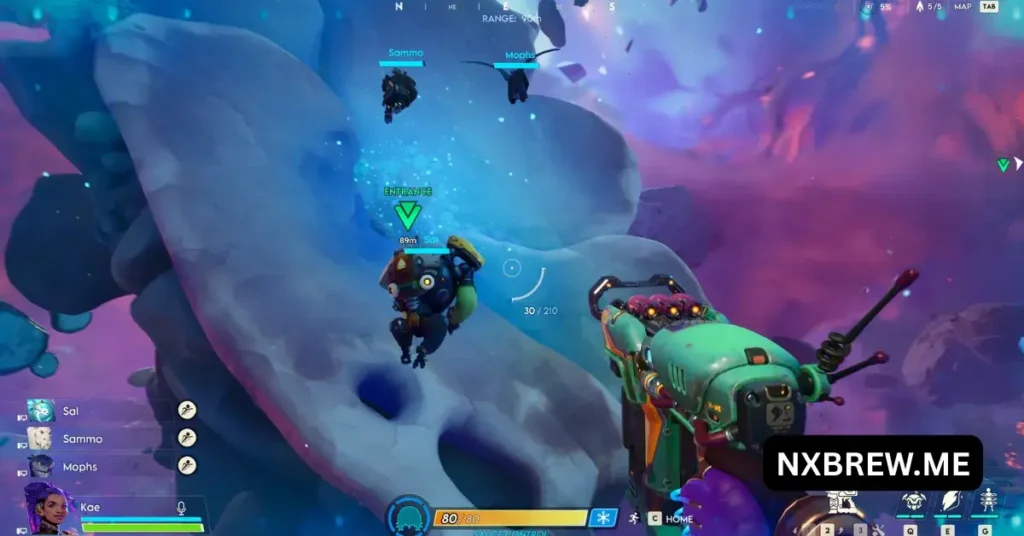This screenshot has width=1024, height=536.
Task: Open the map from the MAP label
Action: click(x=962, y=7)
